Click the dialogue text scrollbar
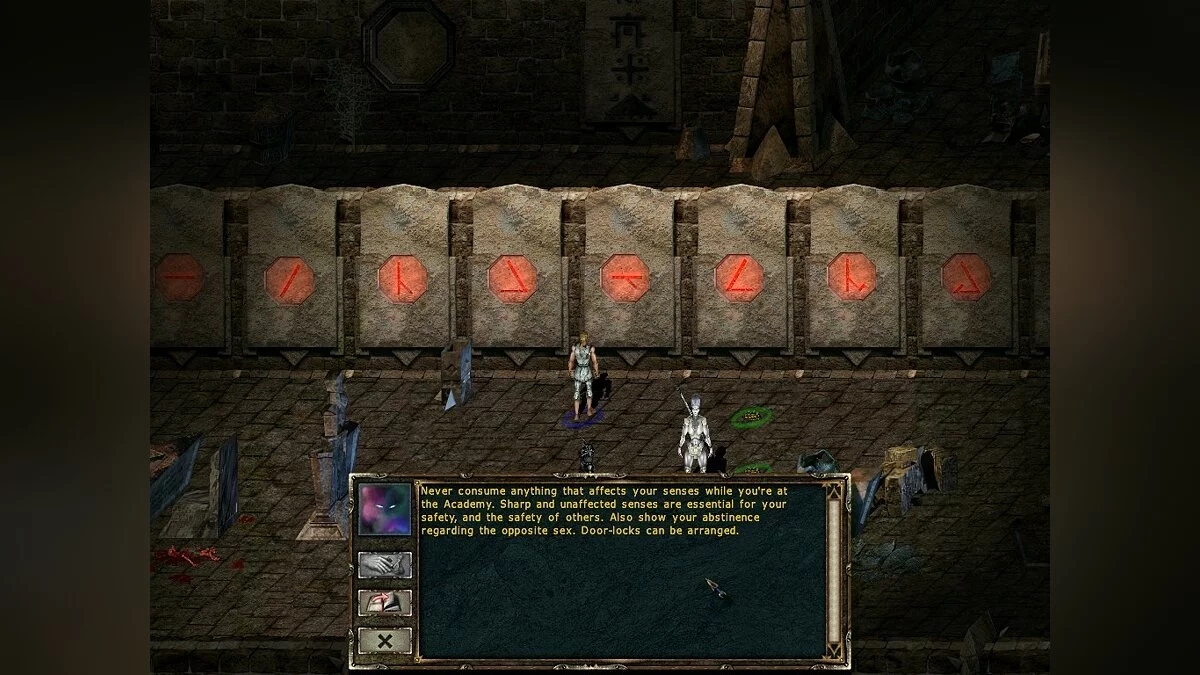The image size is (1200, 675). coord(834,570)
